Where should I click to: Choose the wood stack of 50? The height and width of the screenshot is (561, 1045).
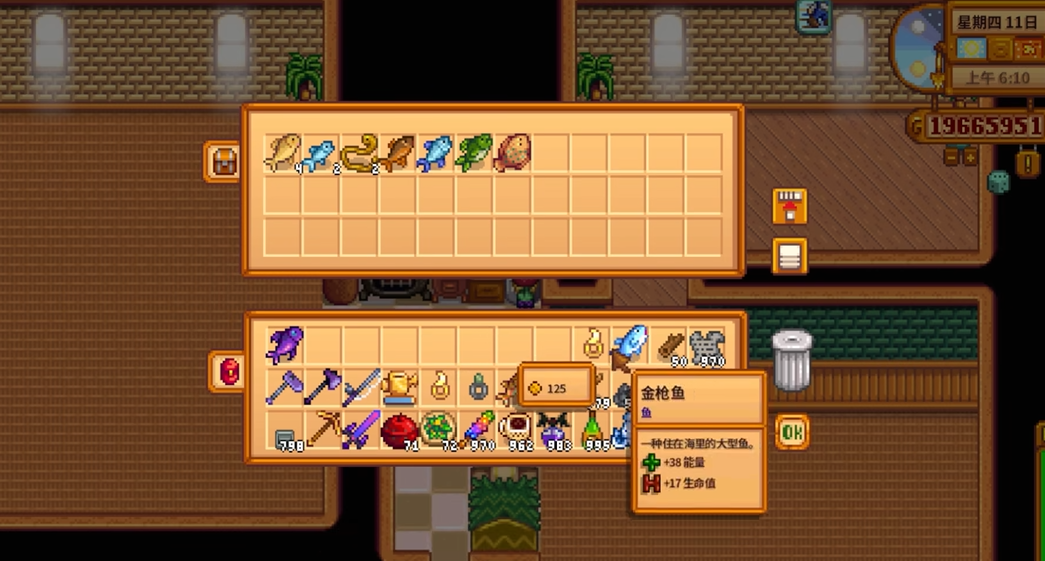[669, 345]
